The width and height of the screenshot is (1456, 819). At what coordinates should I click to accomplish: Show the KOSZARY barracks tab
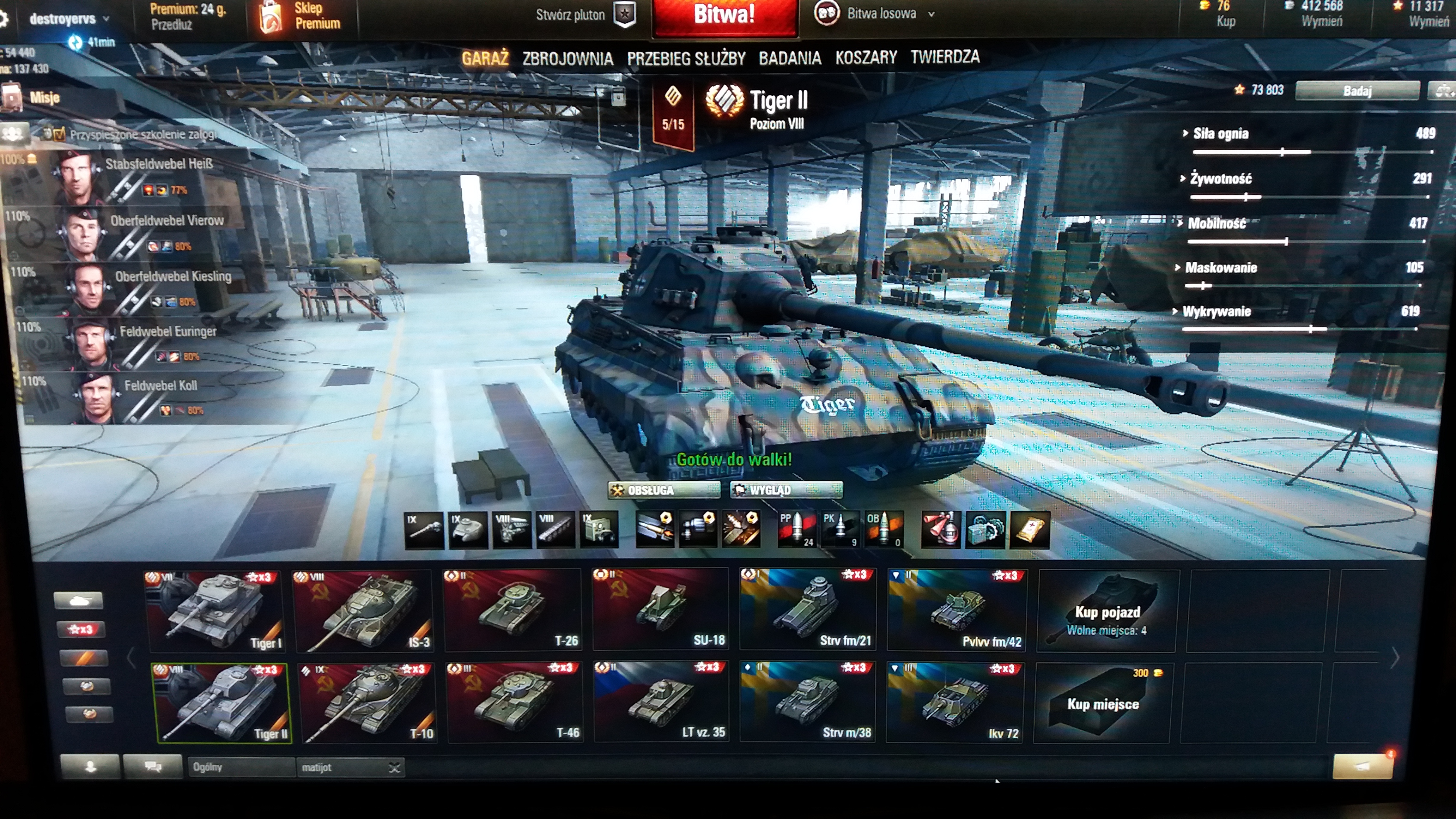866,57
